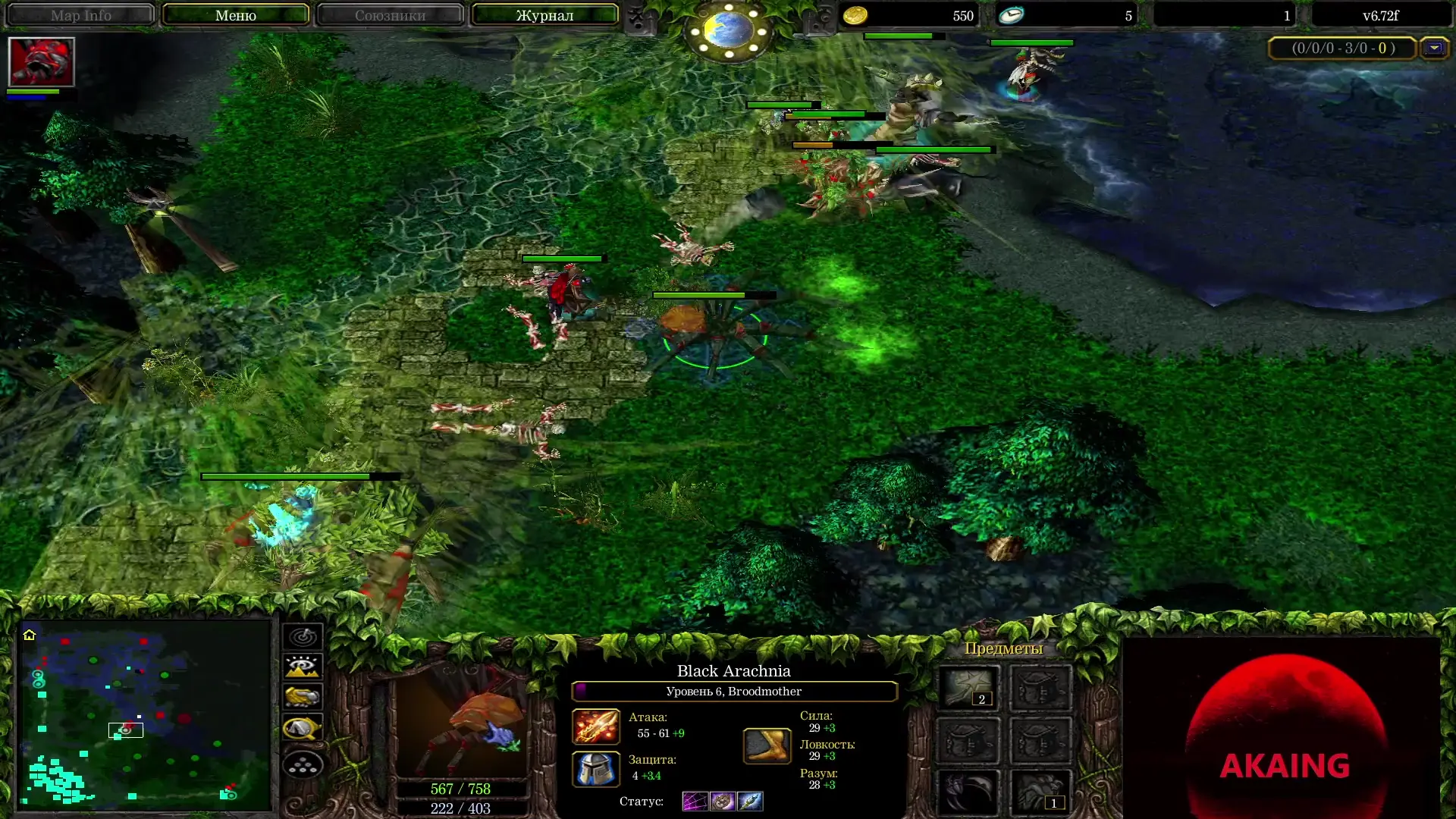
Task: Click the Map Info button
Action: pos(80,14)
